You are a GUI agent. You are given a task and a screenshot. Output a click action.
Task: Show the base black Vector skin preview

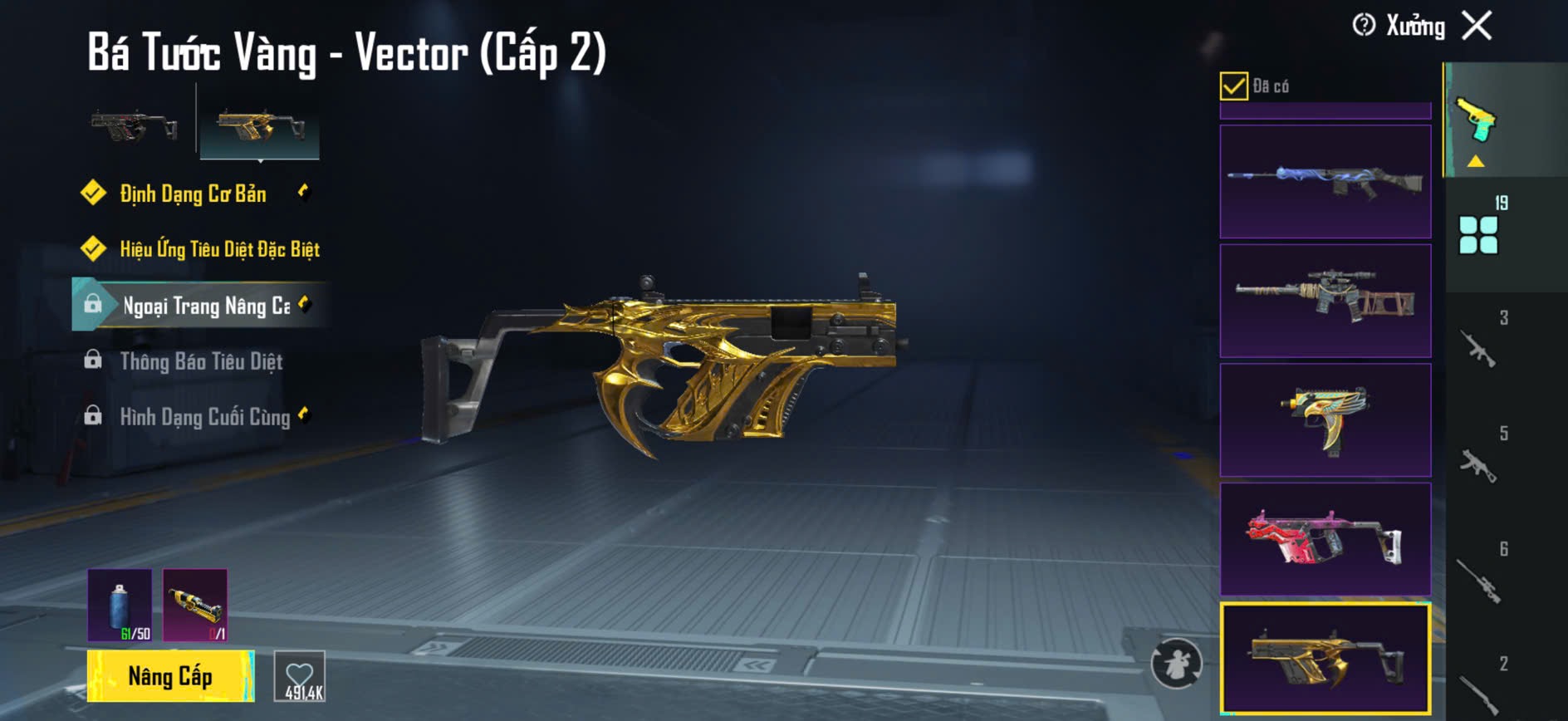click(134, 128)
